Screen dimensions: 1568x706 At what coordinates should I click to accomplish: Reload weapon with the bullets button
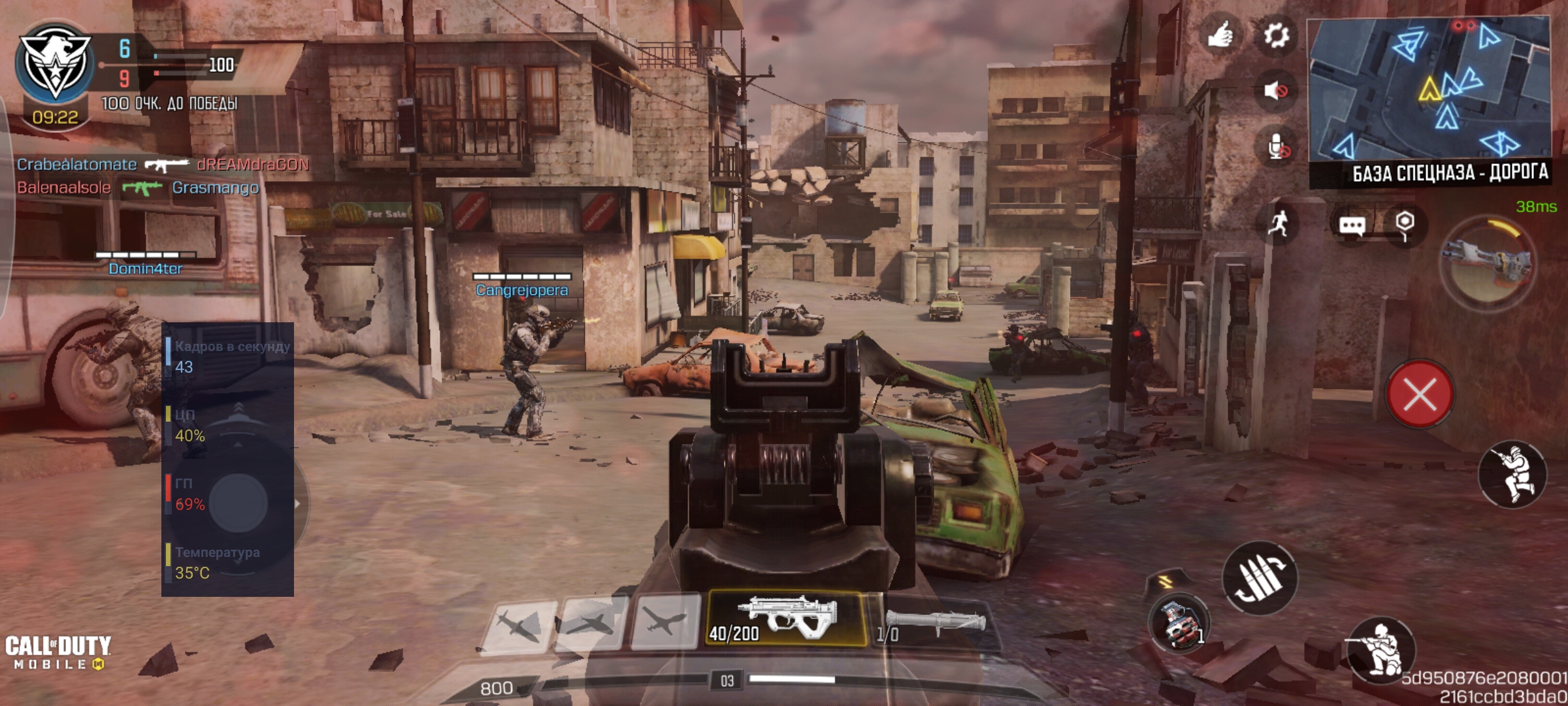pos(1259,579)
